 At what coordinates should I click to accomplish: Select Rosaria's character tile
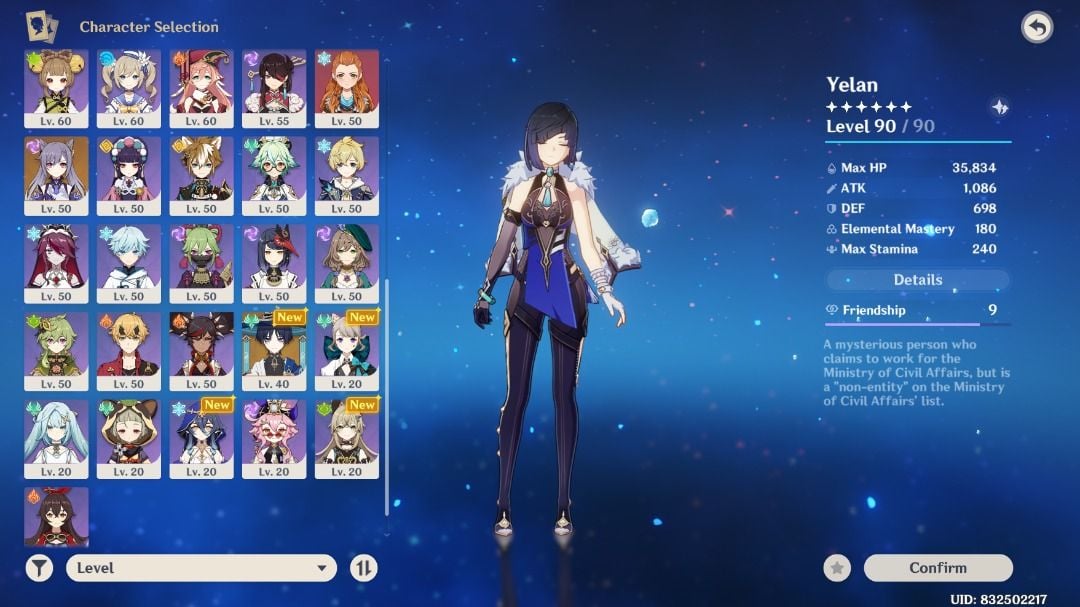click(x=56, y=263)
